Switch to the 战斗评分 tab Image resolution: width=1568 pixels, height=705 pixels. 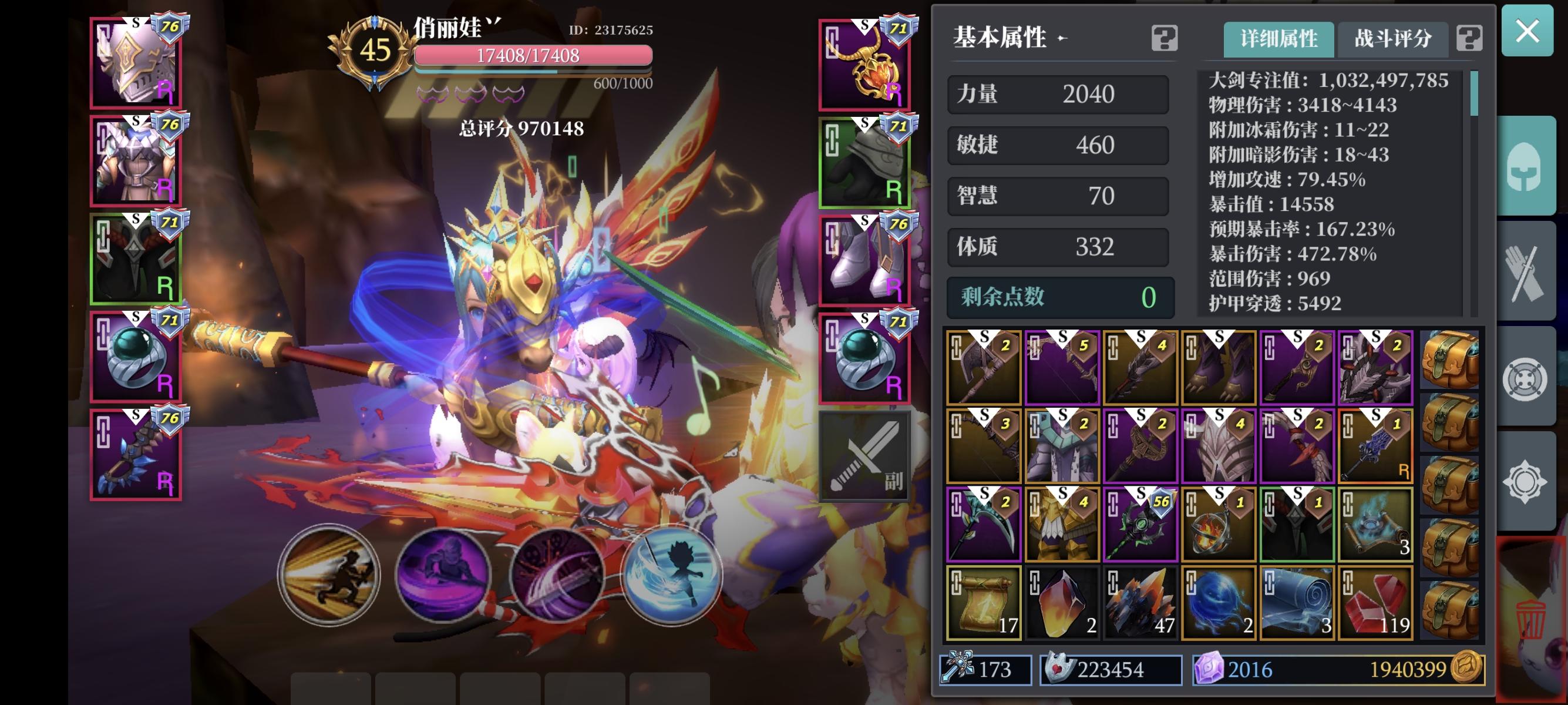click(x=1392, y=38)
